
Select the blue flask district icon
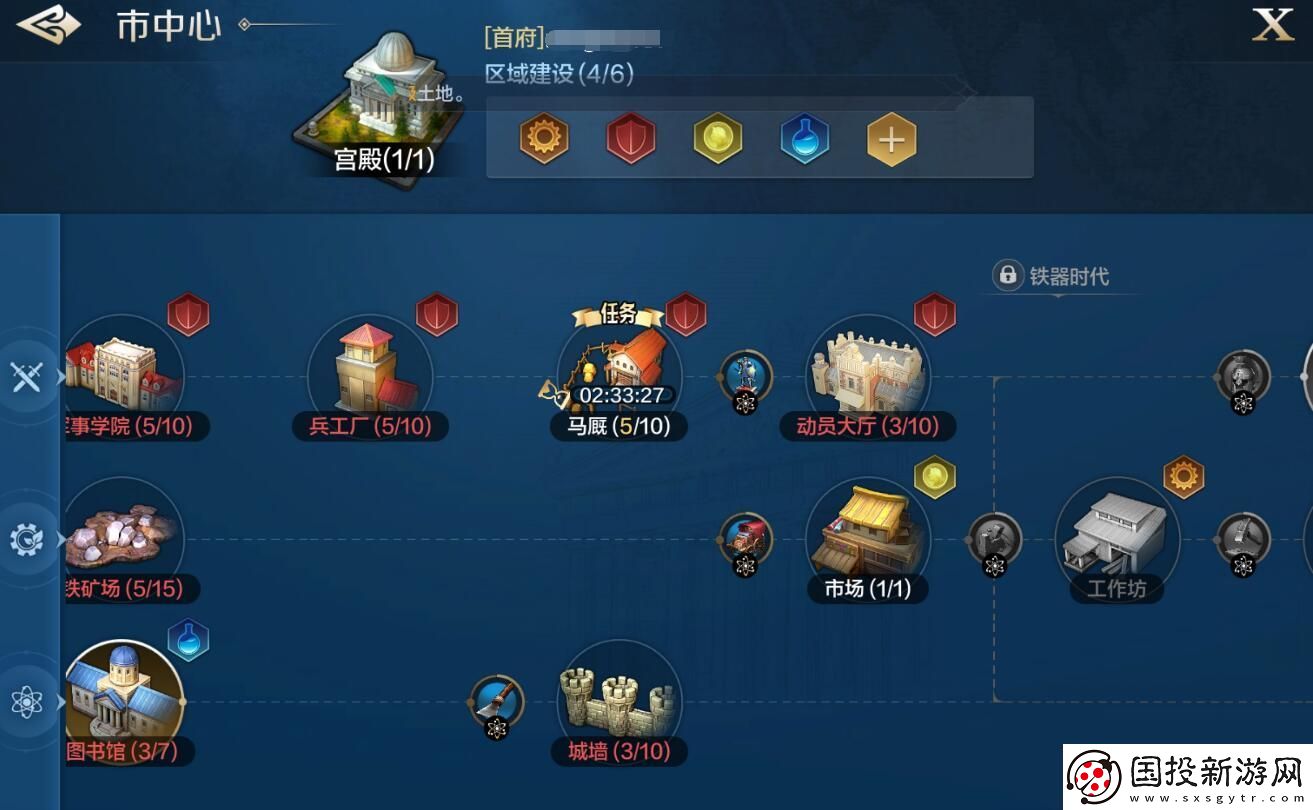coord(805,138)
